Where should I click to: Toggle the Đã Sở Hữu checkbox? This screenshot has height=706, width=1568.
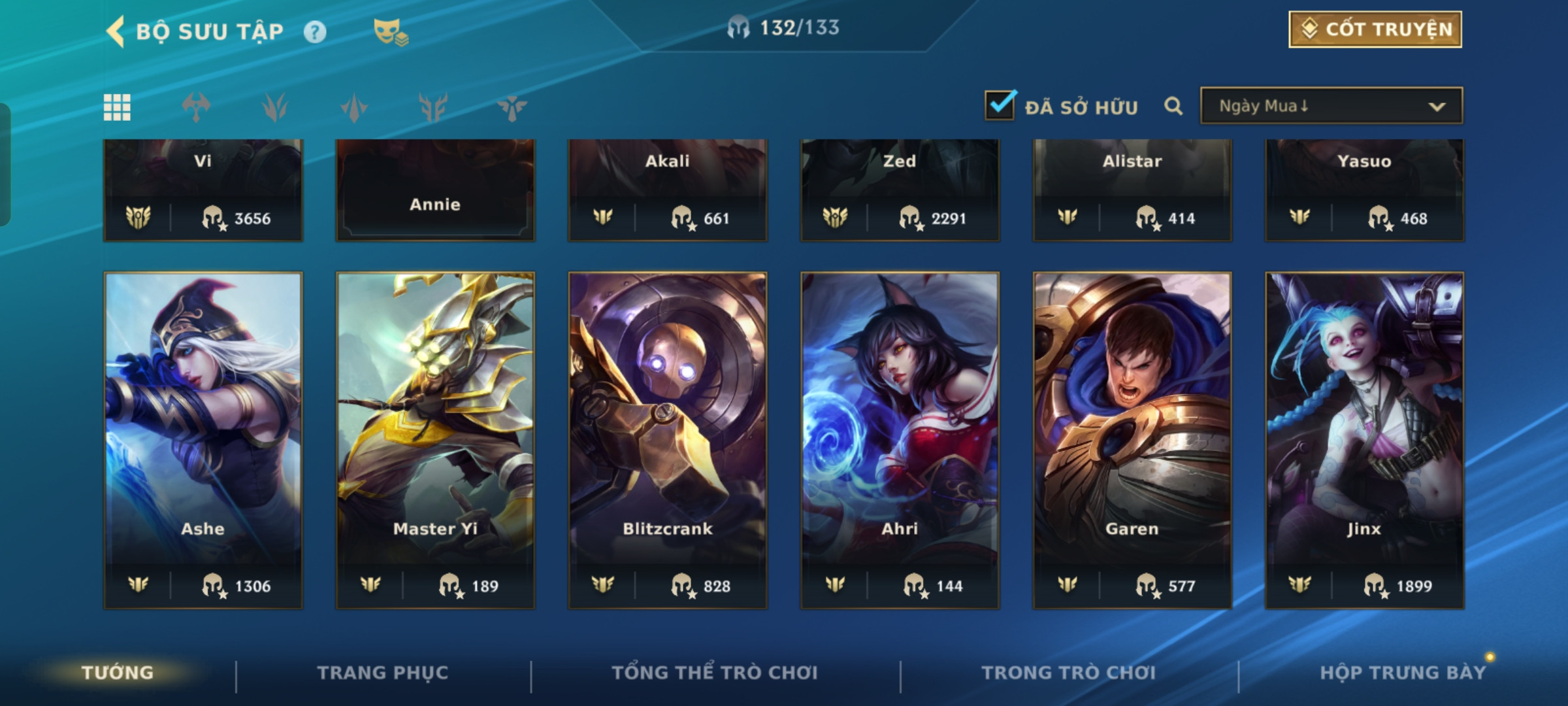click(x=1000, y=105)
